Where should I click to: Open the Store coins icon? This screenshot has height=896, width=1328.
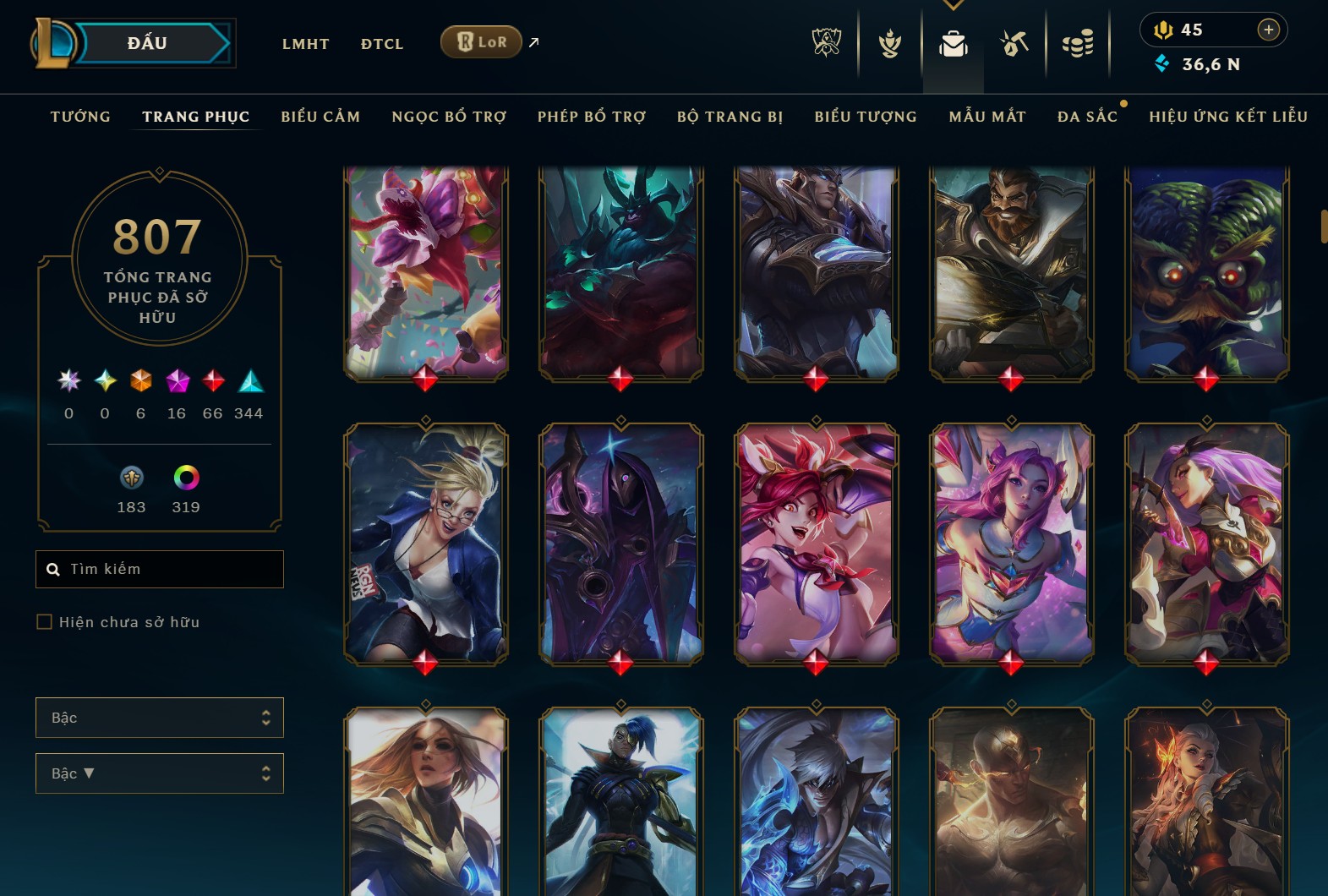pos(1078,44)
